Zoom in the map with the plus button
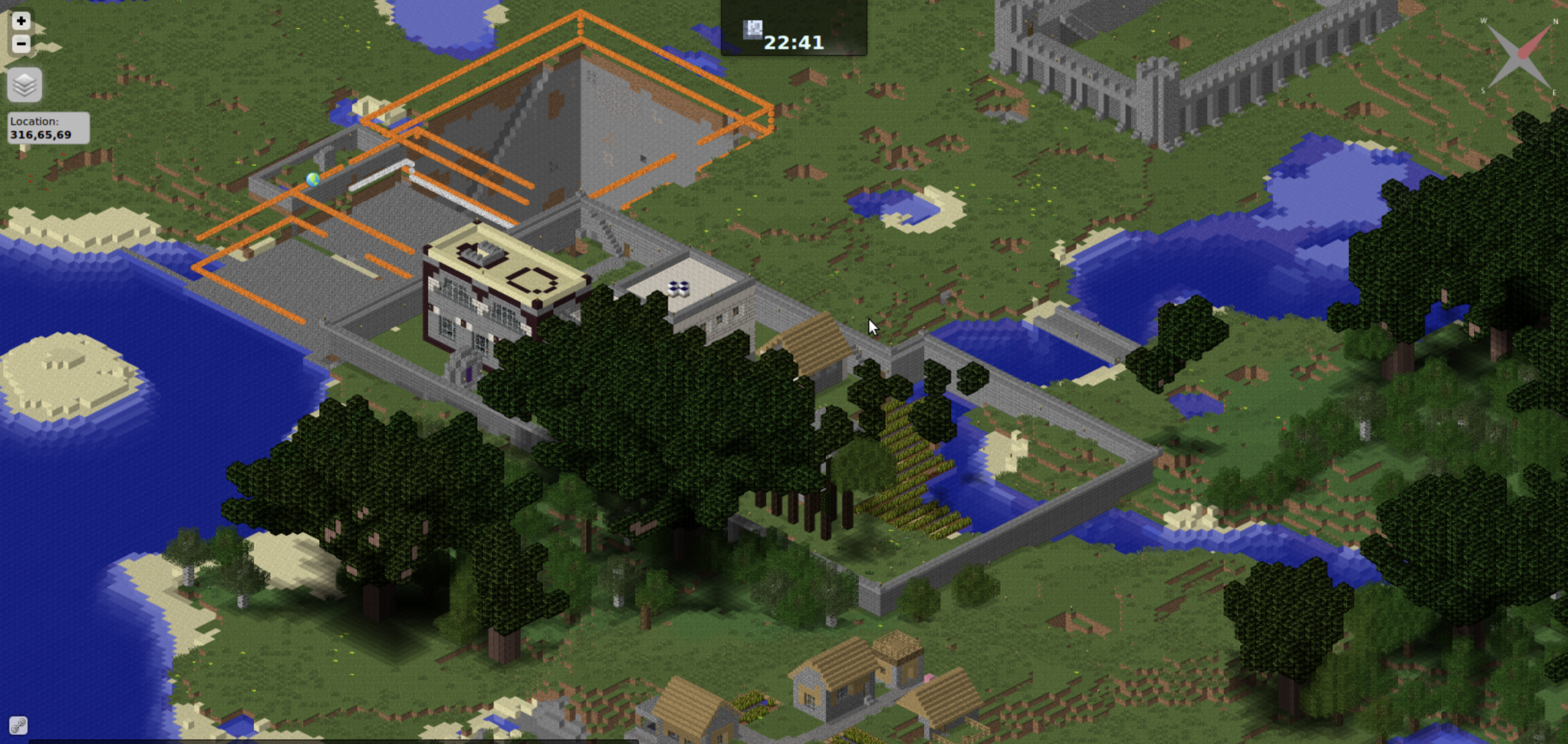Image resolution: width=1568 pixels, height=744 pixels. coord(21,21)
